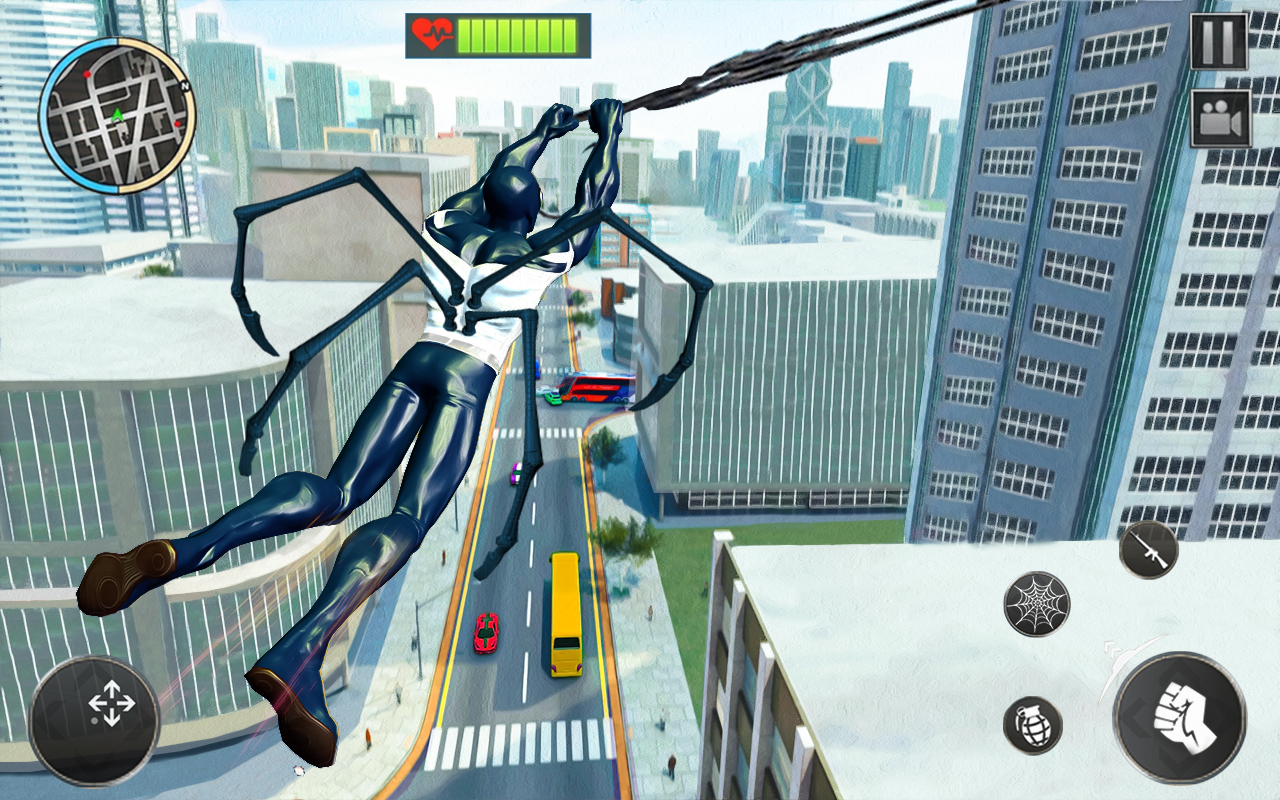This screenshot has width=1280, height=800.
Task: Select the crosswalk at the intersection
Action: tap(520, 742)
